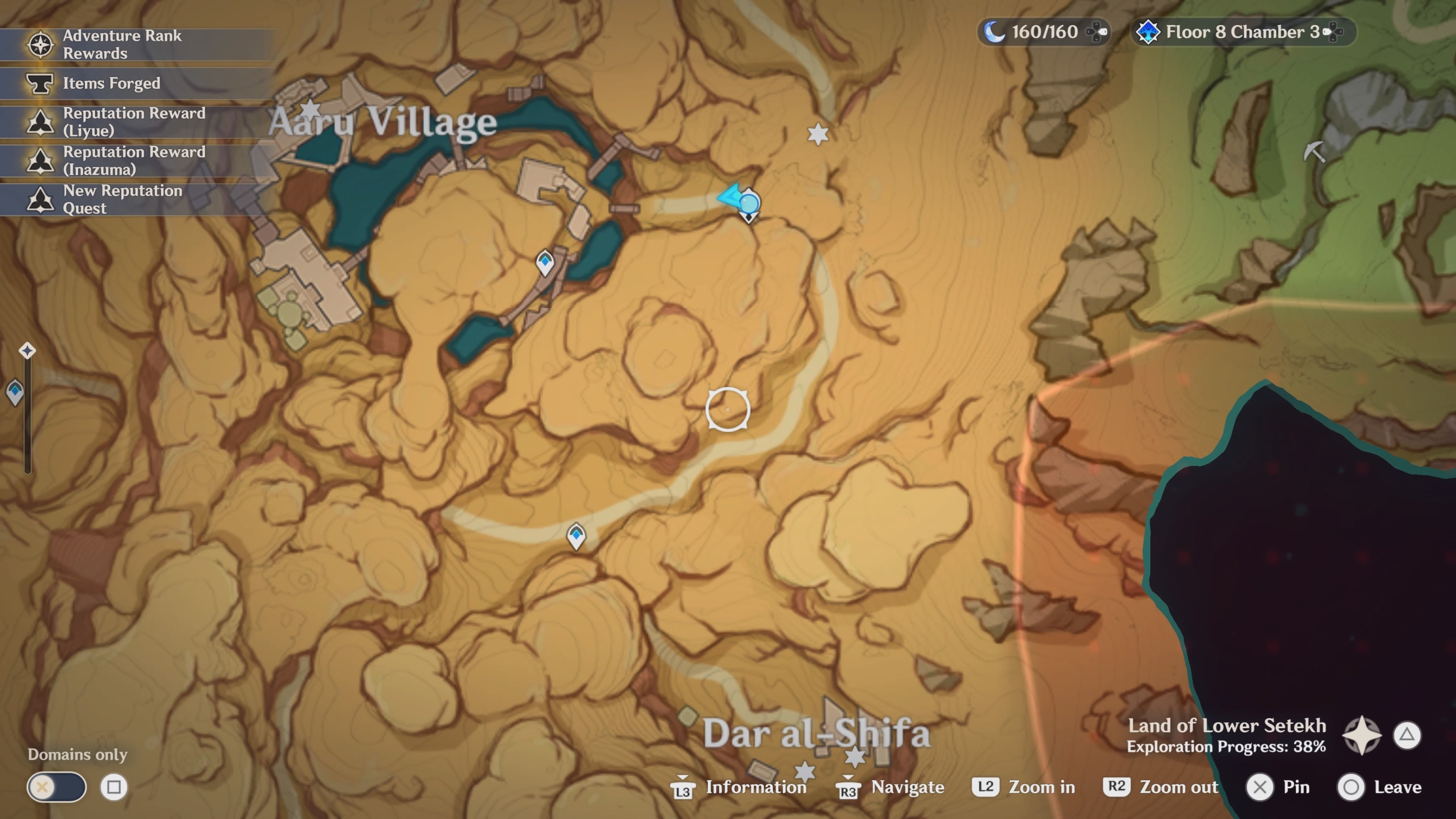Click the crosshair selection circle on the map

728,409
